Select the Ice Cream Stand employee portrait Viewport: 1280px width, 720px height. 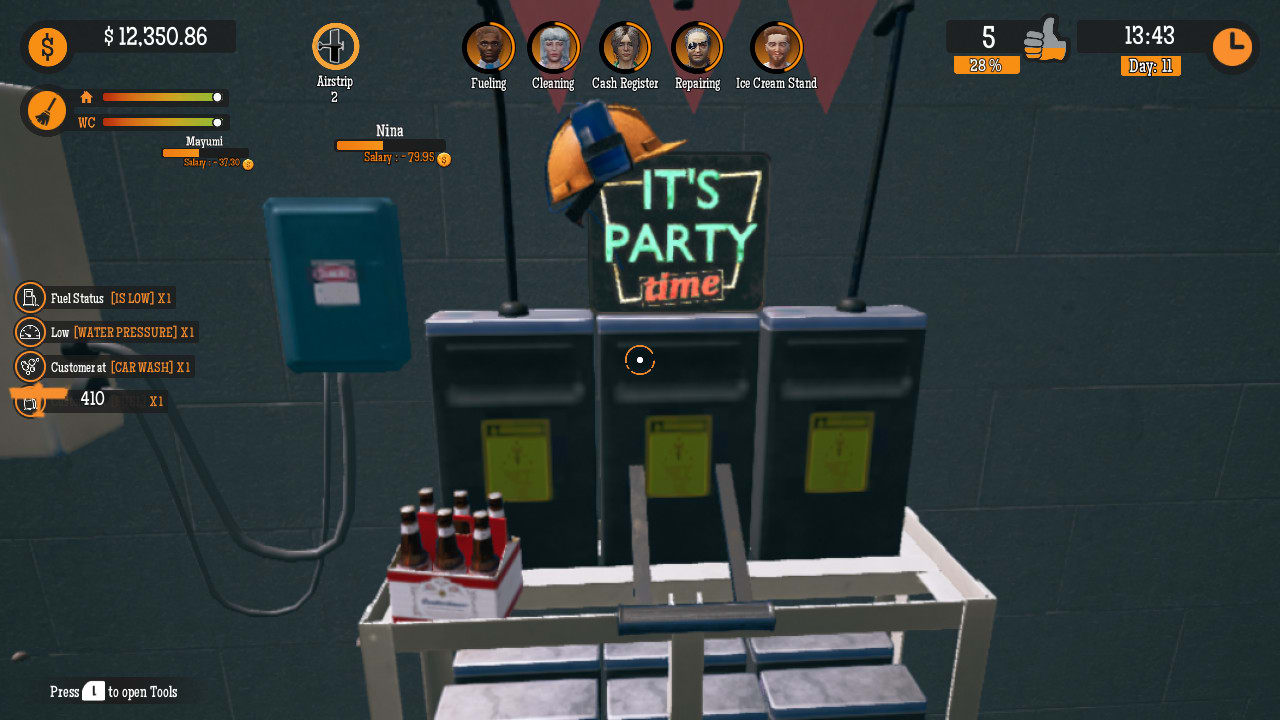(777, 47)
